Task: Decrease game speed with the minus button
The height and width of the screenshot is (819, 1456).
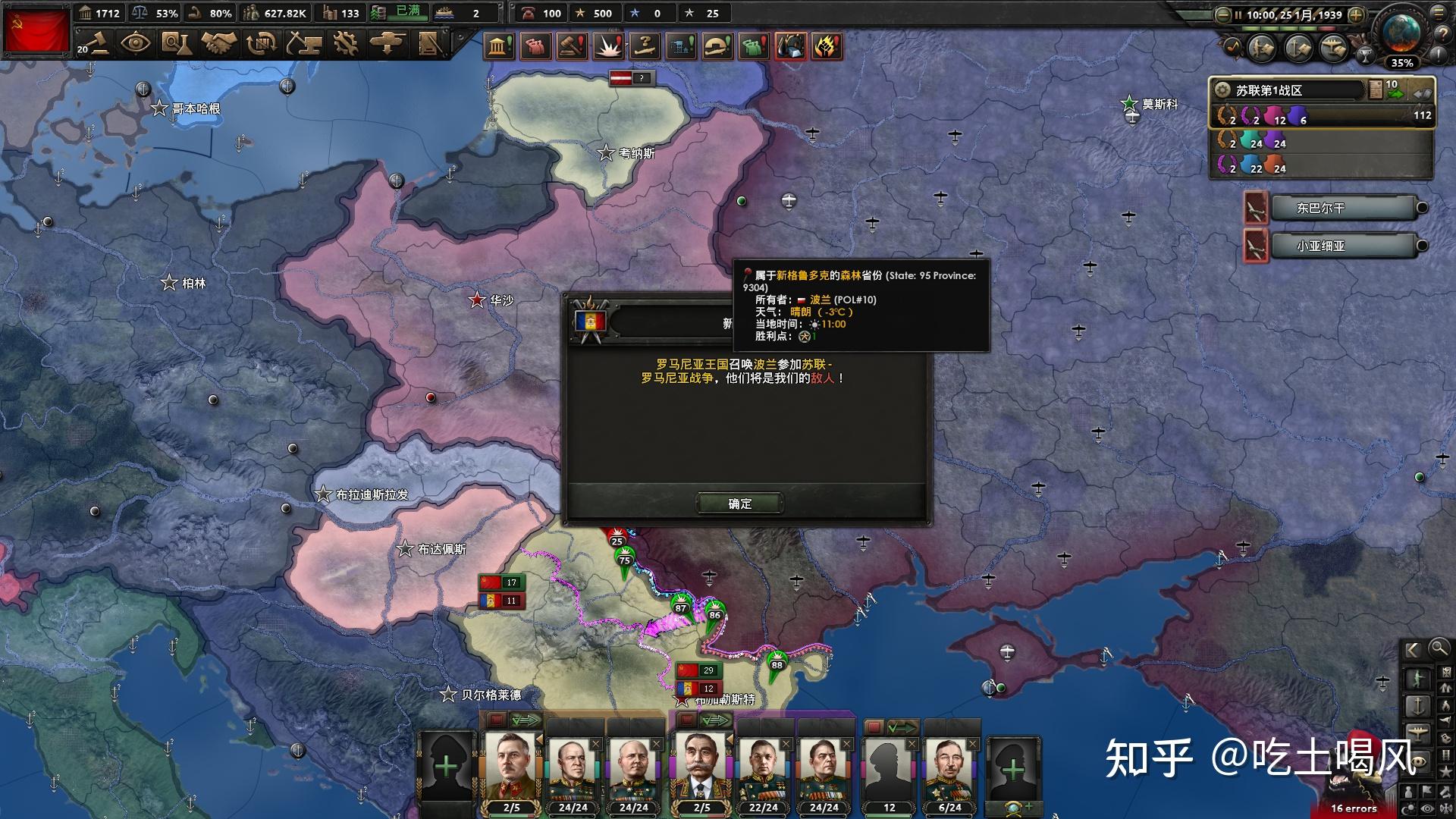Action: (x=1222, y=15)
